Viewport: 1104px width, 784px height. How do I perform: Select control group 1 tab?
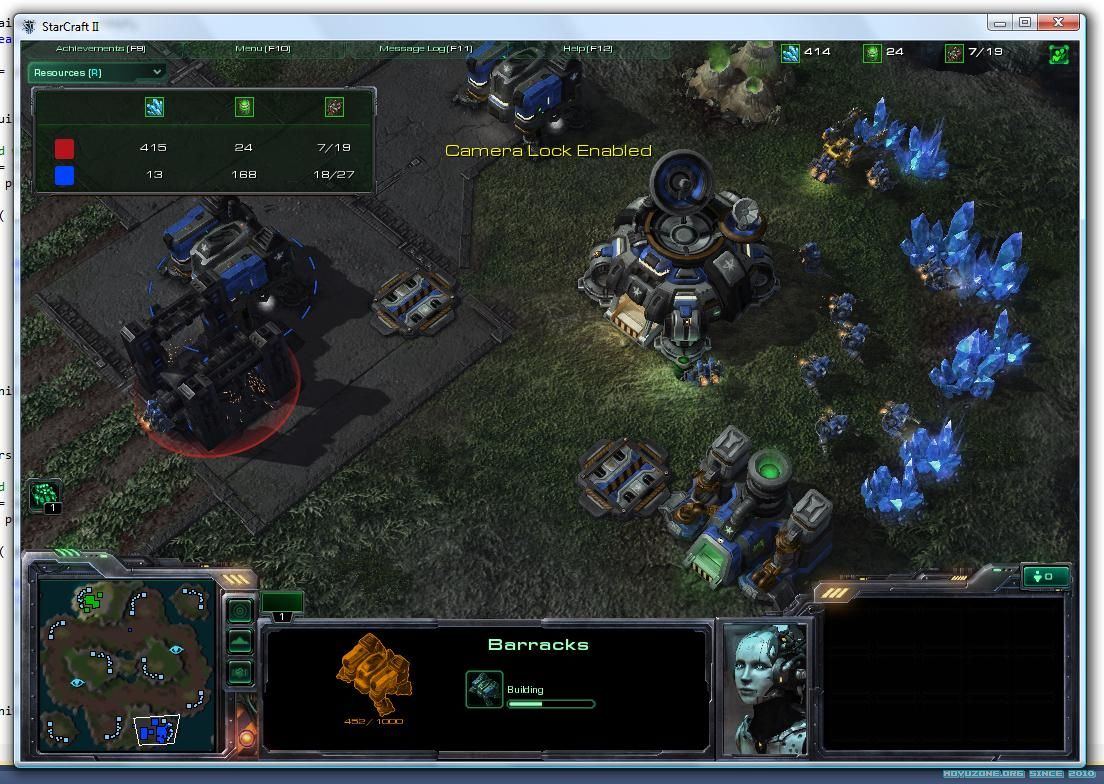point(282,606)
